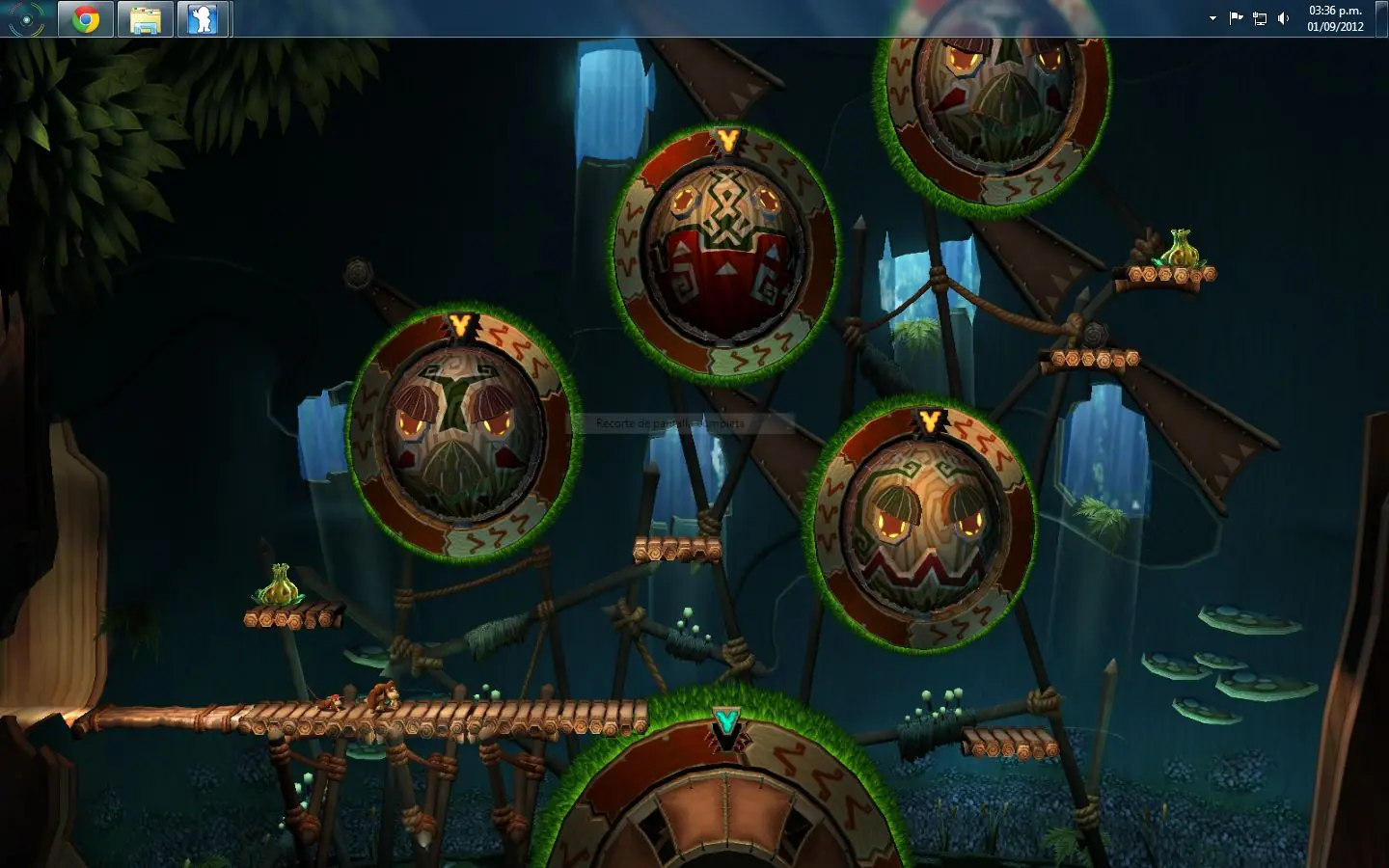Screen dimensions: 1389x868
Task: Open Windows Explorer from the taskbar
Action: (145, 17)
